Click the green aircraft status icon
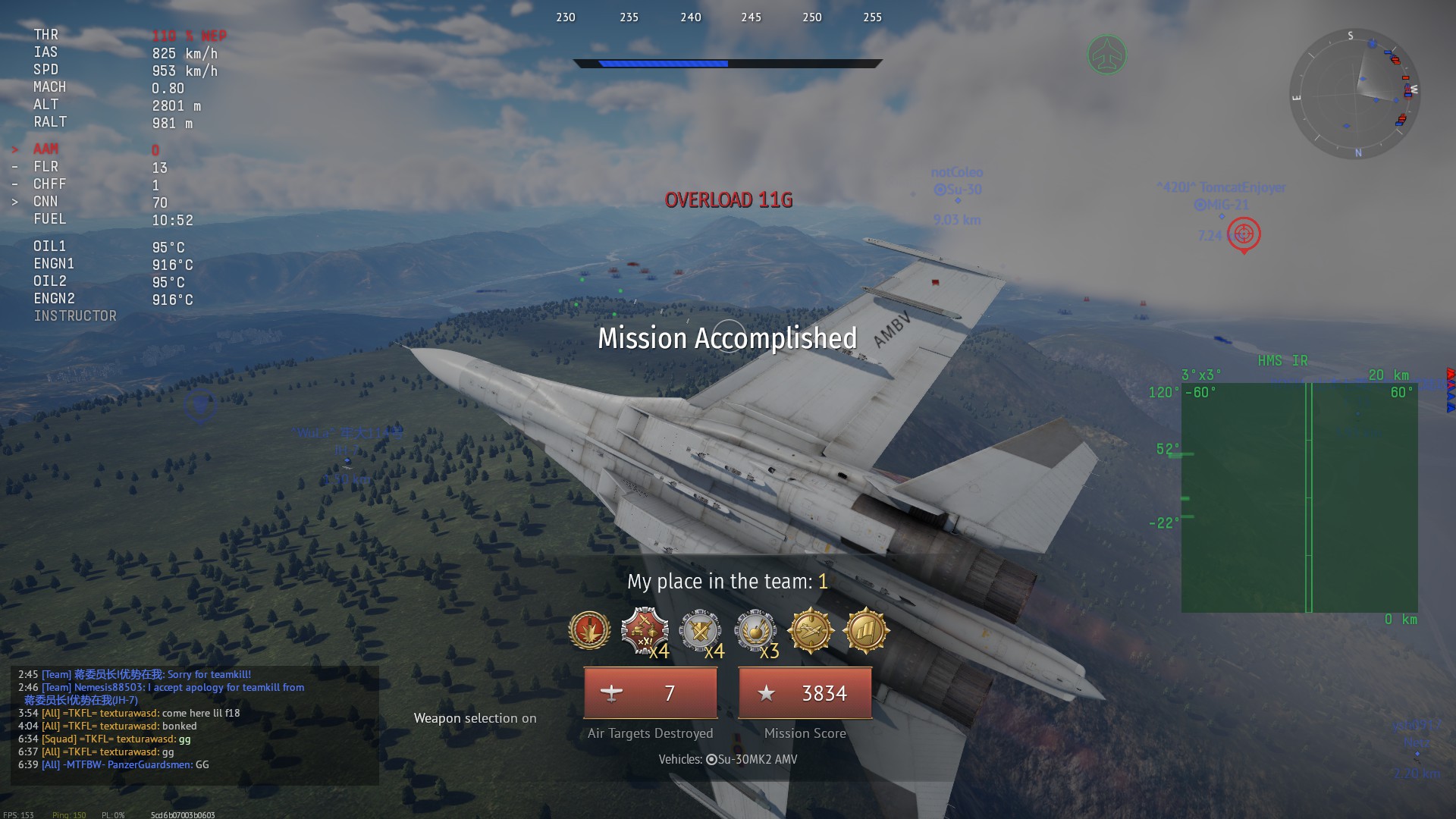This screenshot has width=1456, height=819. [x=1106, y=55]
